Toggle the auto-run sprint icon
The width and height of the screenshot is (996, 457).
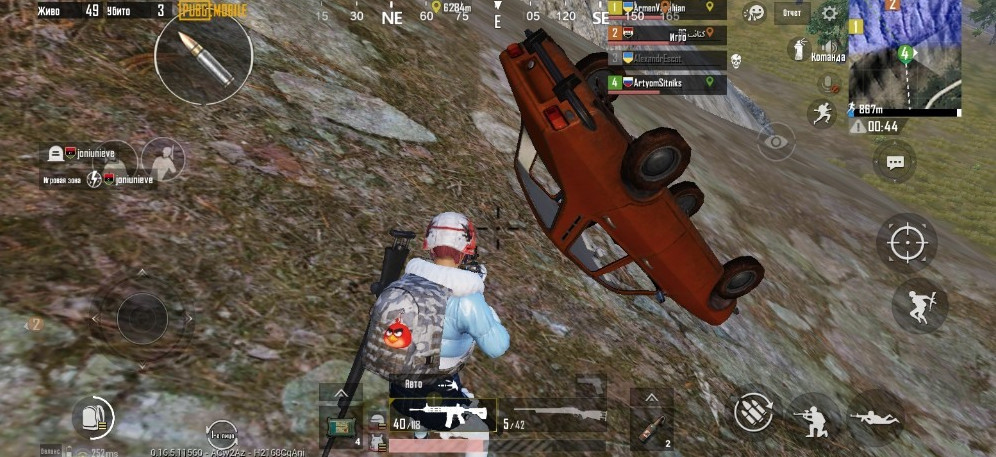click(x=822, y=113)
